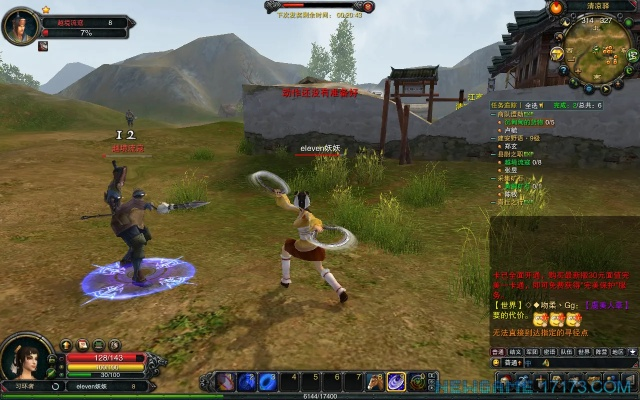This screenshot has height=400, width=640.
Task: Click the red orb button left of minimap title
Action: coord(554,8)
